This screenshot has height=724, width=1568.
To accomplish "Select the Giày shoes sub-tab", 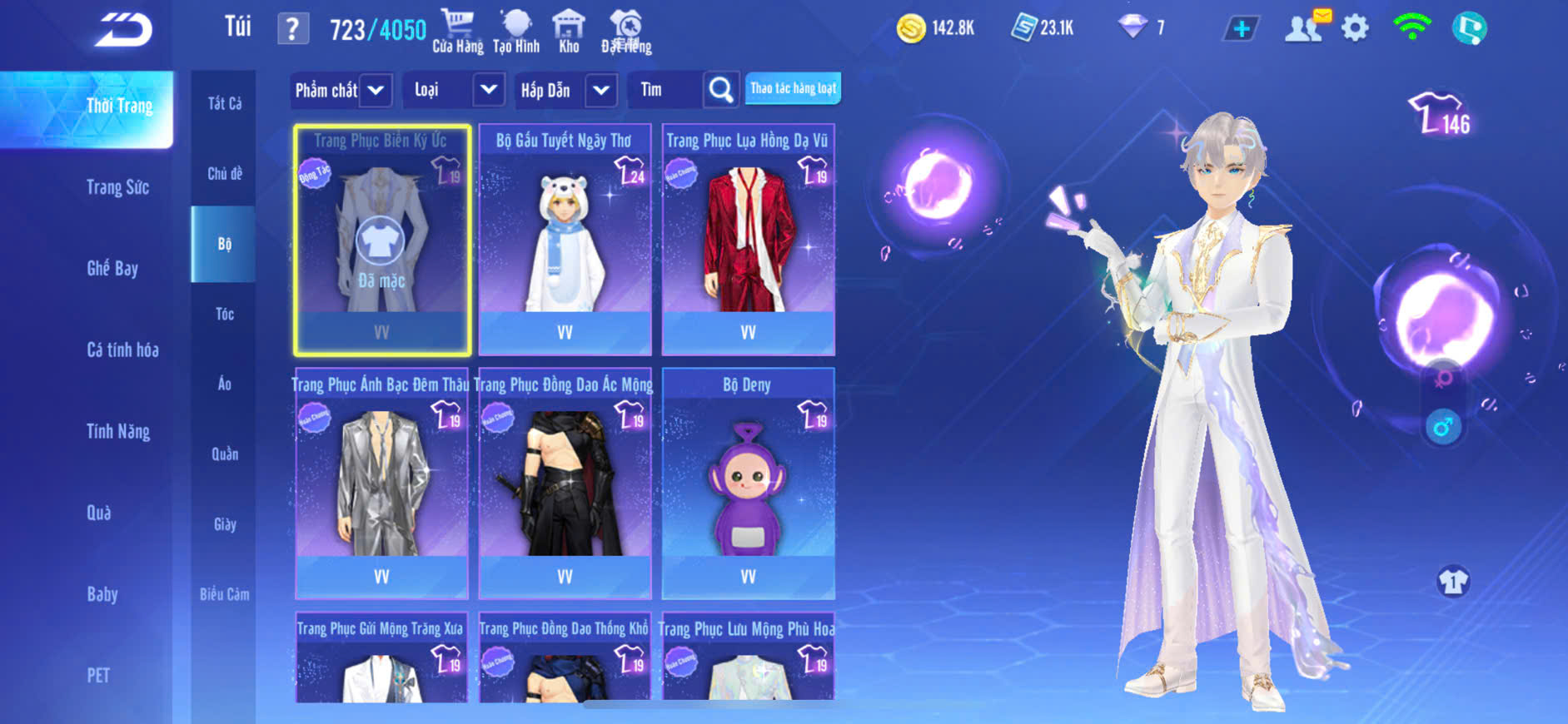I will (x=224, y=524).
